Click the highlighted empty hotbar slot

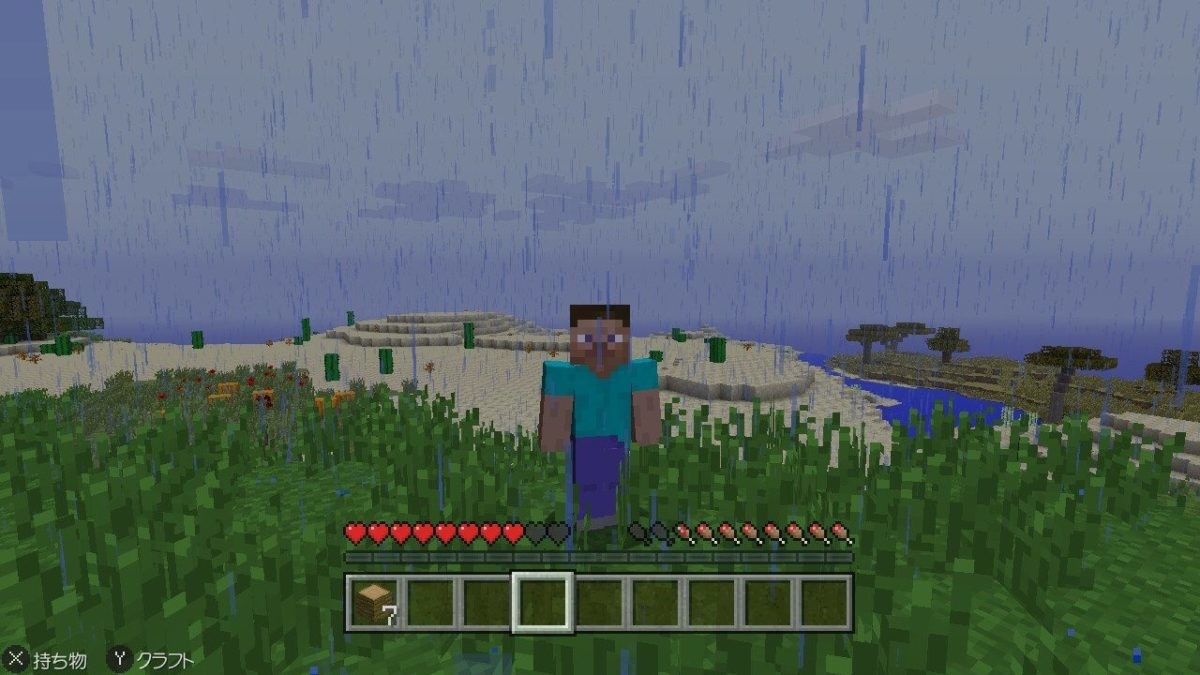(542, 603)
